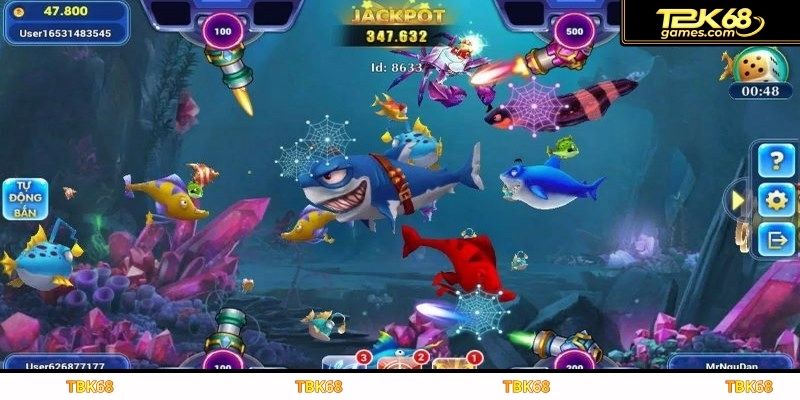Collapse the side menu with the yellow arrow
Screen dimensions: 800x400
point(738,200)
